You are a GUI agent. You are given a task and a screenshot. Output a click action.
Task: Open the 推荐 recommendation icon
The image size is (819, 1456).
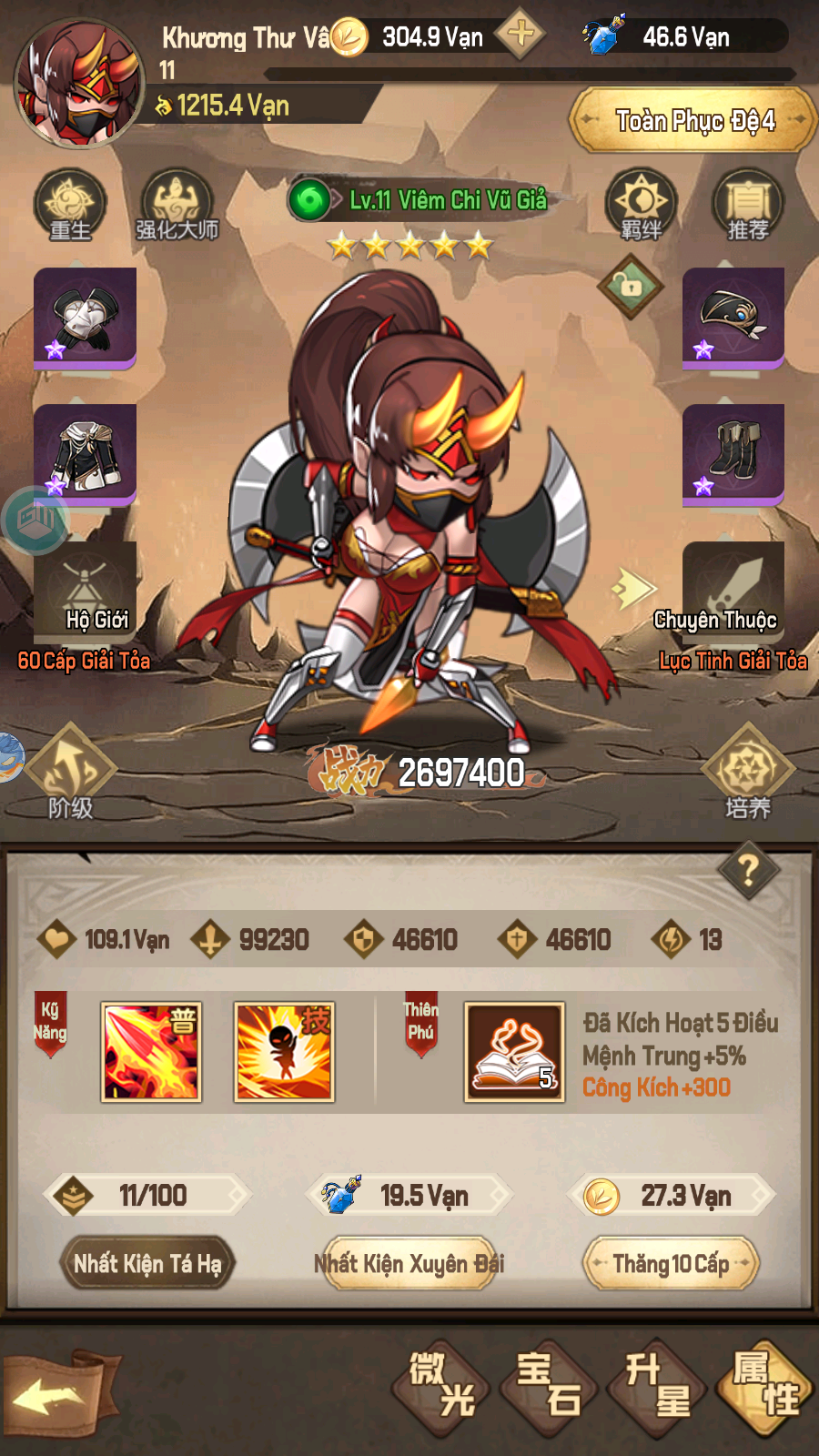pyautogui.click(x=748, y=206)
